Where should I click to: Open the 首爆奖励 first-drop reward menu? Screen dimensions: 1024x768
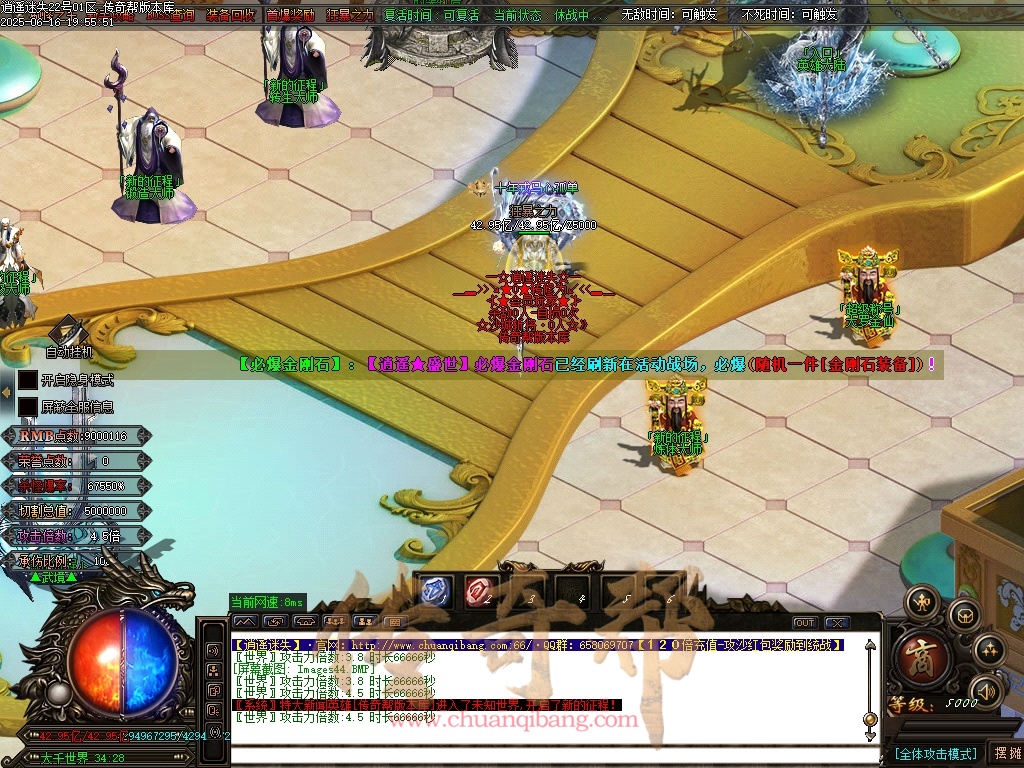pyautogui.click(x=290, y=16)
